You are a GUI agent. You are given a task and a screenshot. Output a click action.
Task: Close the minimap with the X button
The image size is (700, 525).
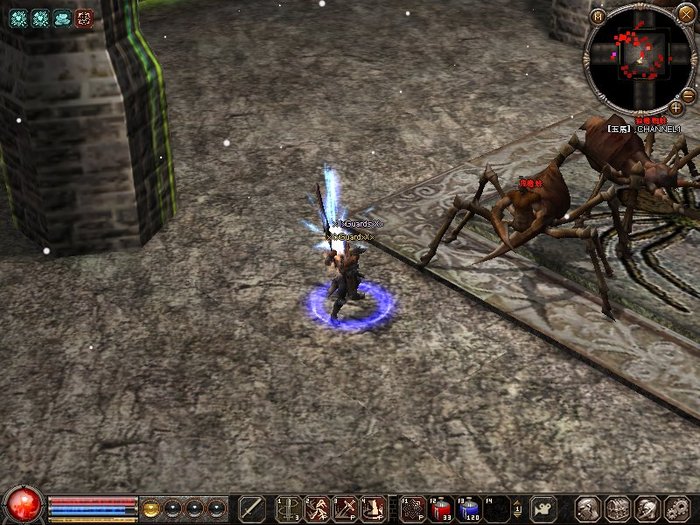[685, 14]
